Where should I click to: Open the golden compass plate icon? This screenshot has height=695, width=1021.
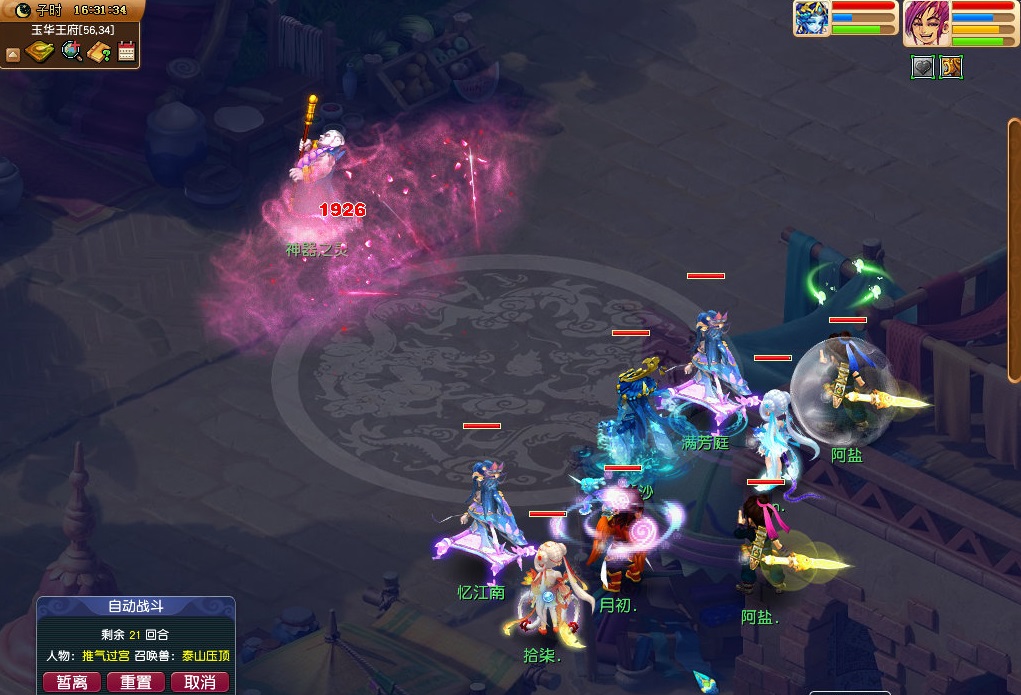click(x=40, y=52)
